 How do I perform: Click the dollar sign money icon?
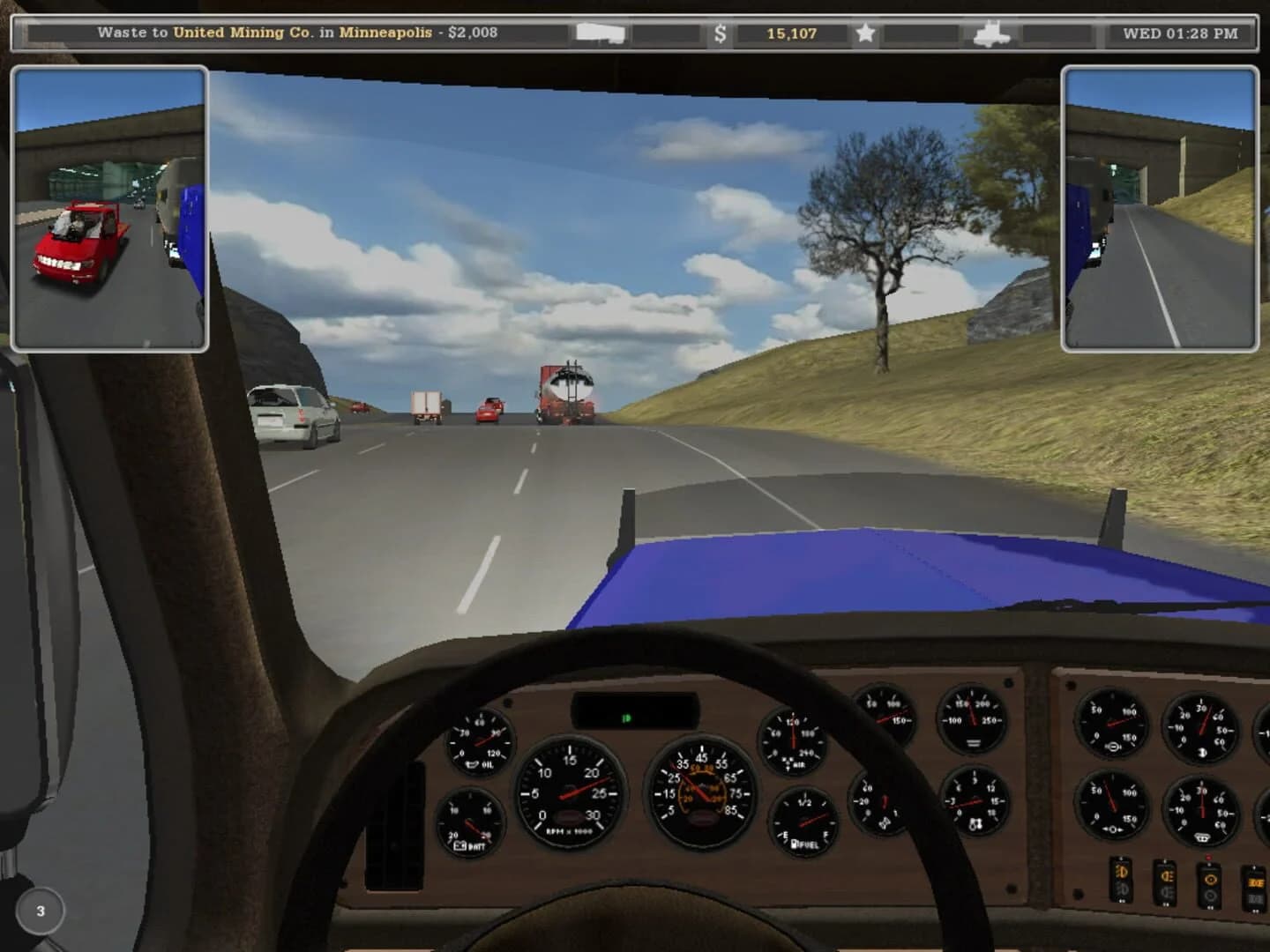[722, 33]
